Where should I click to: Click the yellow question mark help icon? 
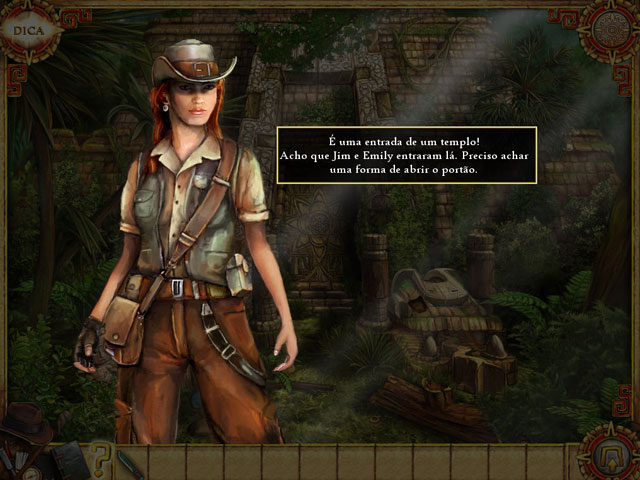(x=99, y=461)
